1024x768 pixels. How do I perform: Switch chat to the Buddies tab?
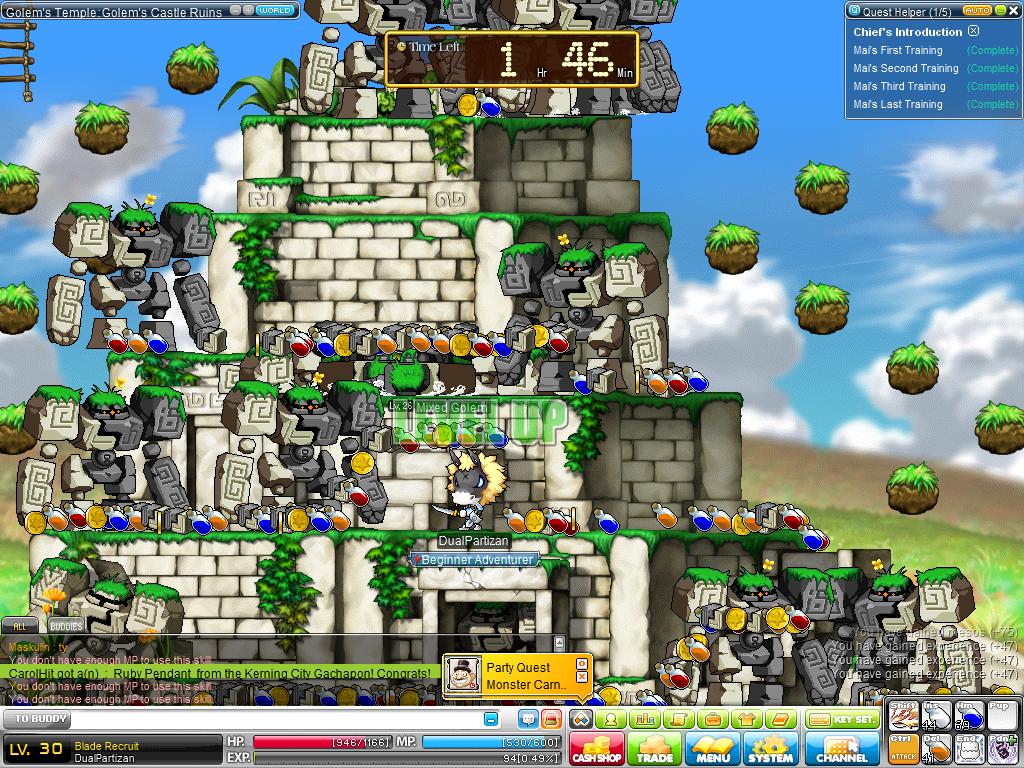click(66, 626)
